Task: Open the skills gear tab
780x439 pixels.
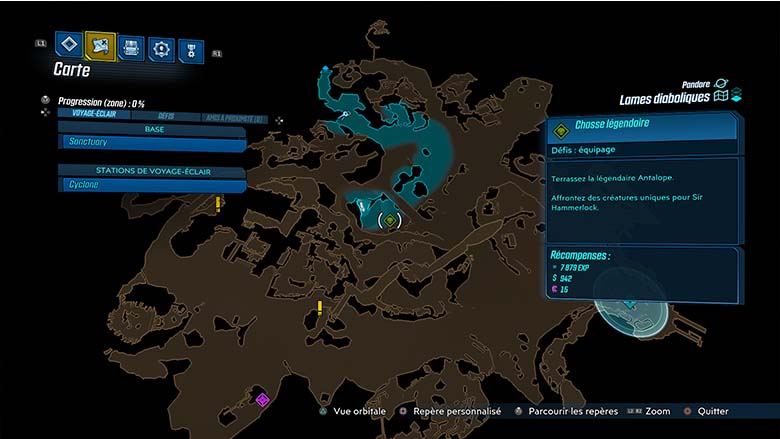Action: click(161, 49)
